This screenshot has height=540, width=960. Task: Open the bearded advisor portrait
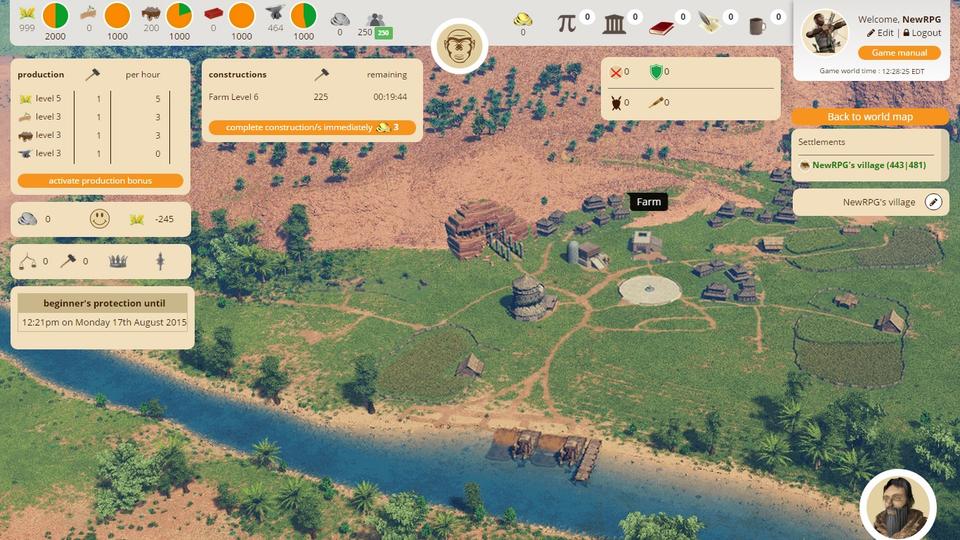tap(897, 505)
